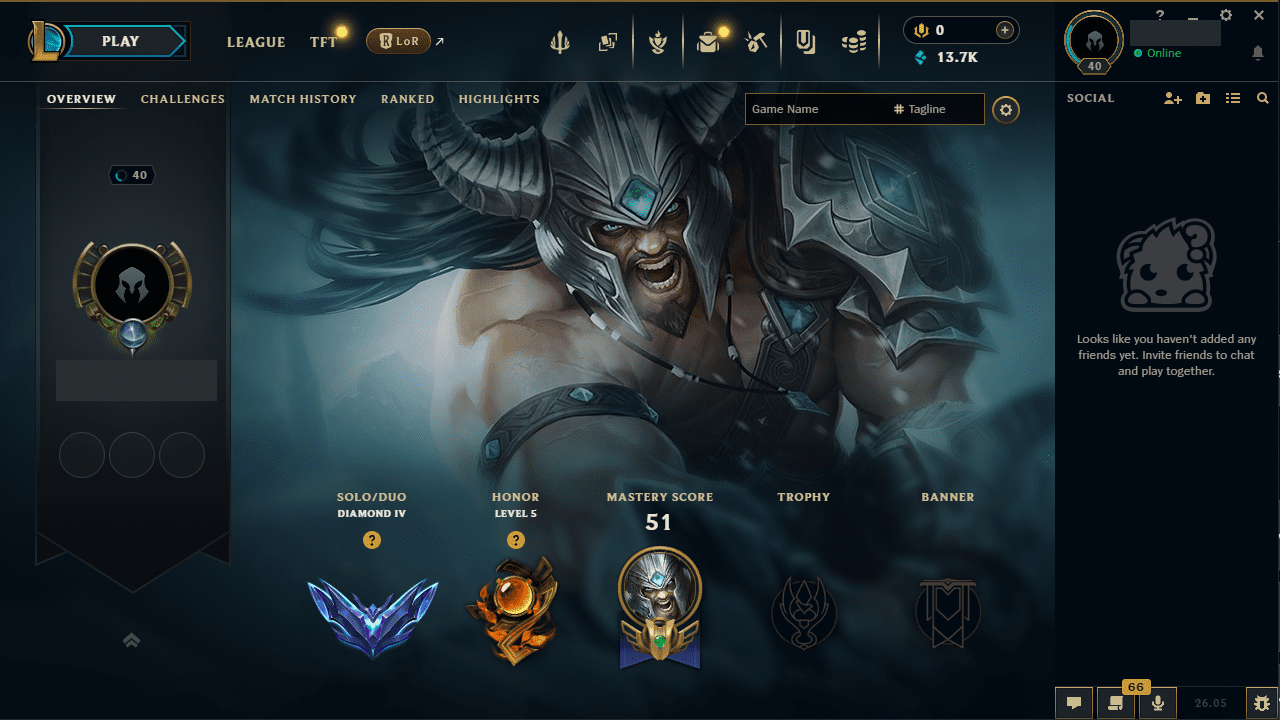Open the search options gear
The height and width of the screenshot is (720, 1280).
pos(1006,109)
